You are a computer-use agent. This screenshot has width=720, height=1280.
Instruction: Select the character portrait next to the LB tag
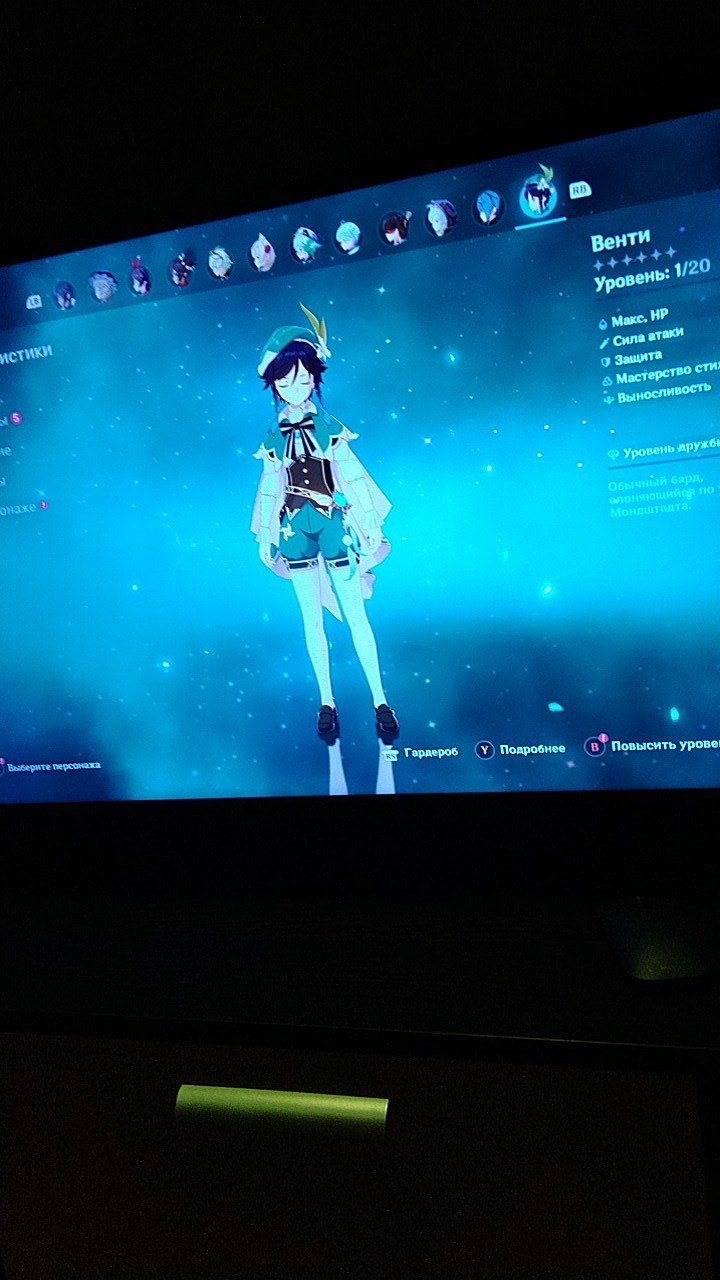[x=65, y=294]
